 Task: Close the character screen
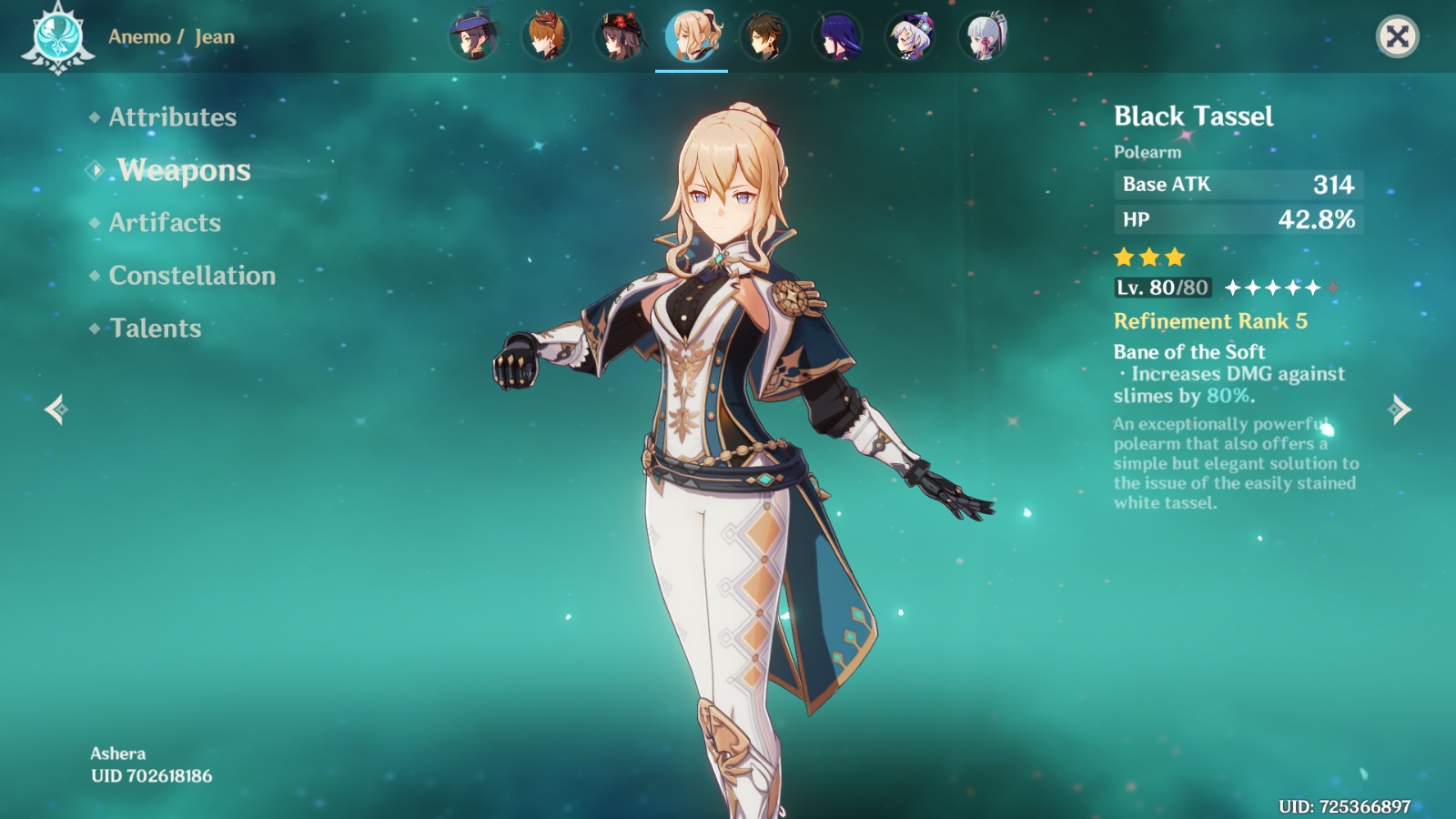1397,37
